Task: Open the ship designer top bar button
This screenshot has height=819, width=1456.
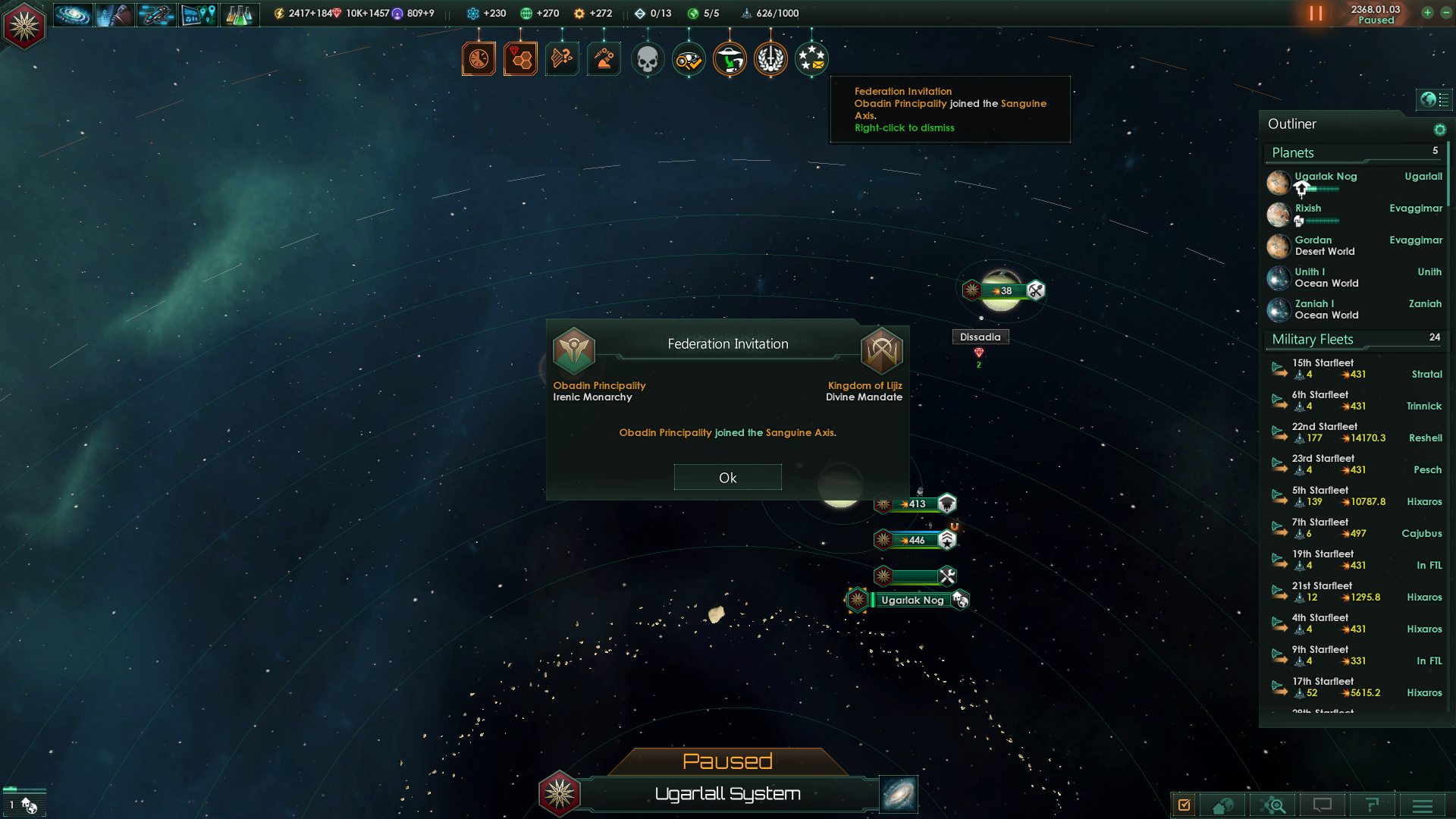Action: coord(156,14)
